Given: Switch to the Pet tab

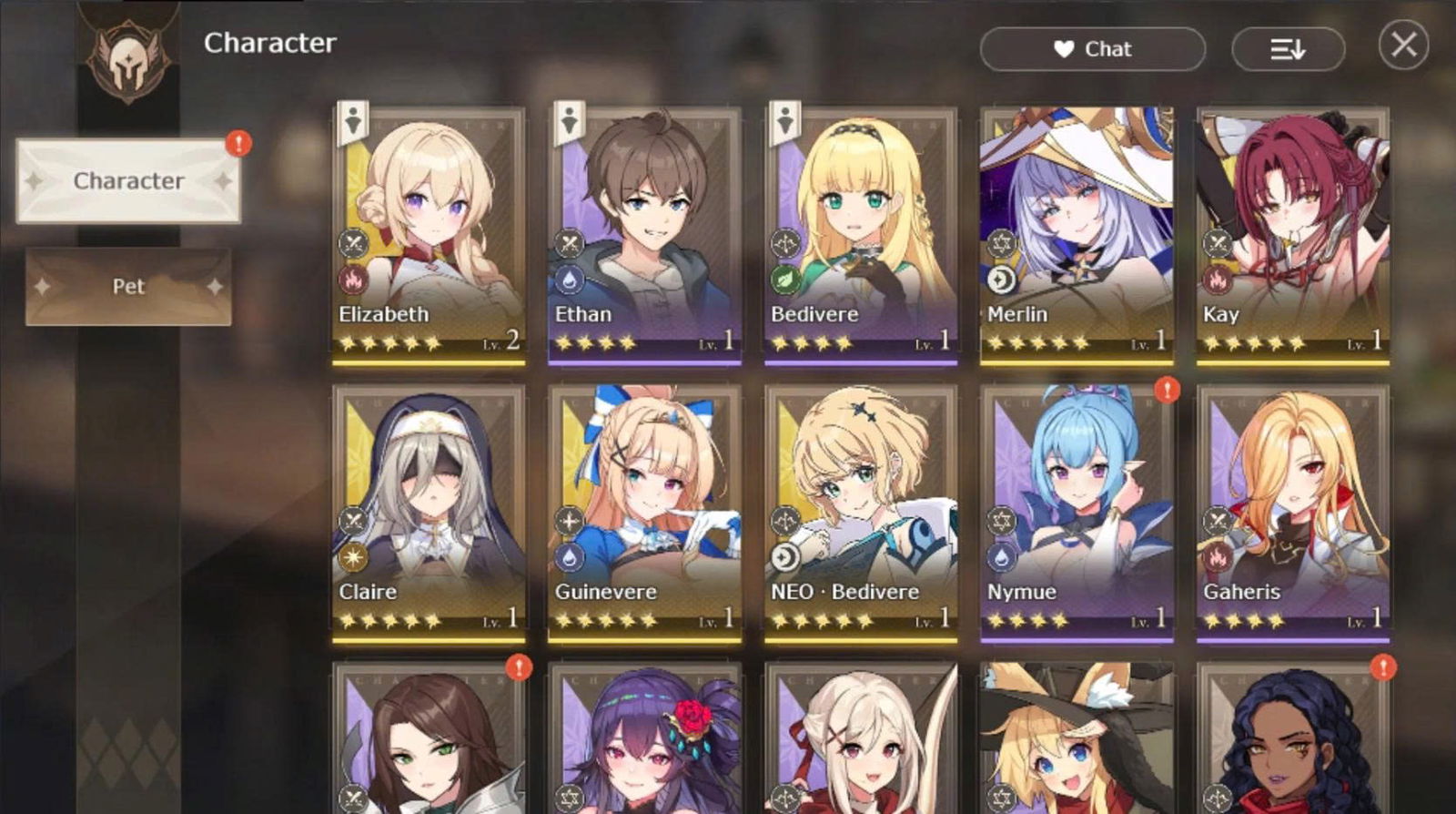Looking at the screenshot, I should [127, 286].
